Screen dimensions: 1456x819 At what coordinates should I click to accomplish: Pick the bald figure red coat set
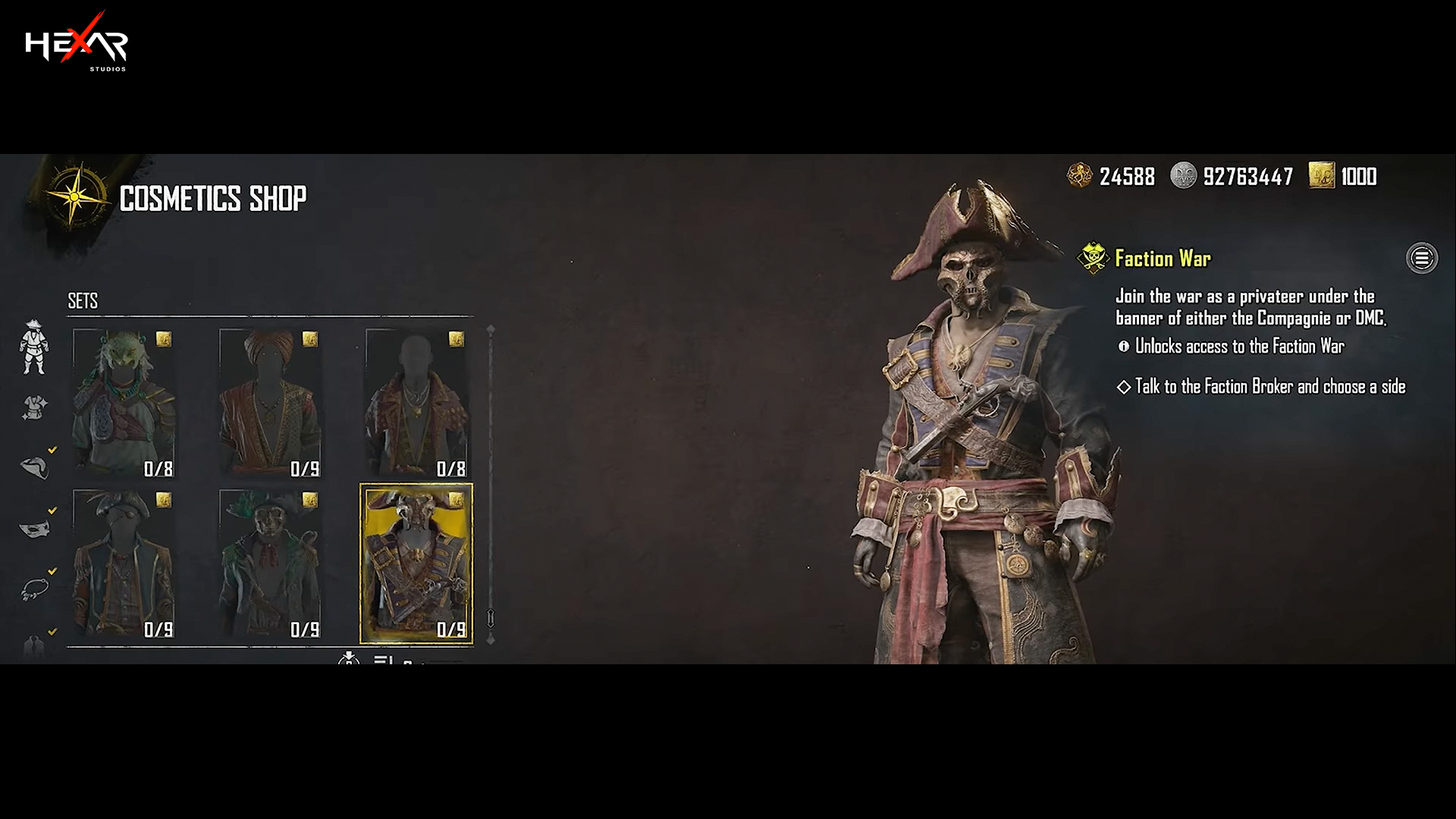pyautogui.click(x=416, y=403)
